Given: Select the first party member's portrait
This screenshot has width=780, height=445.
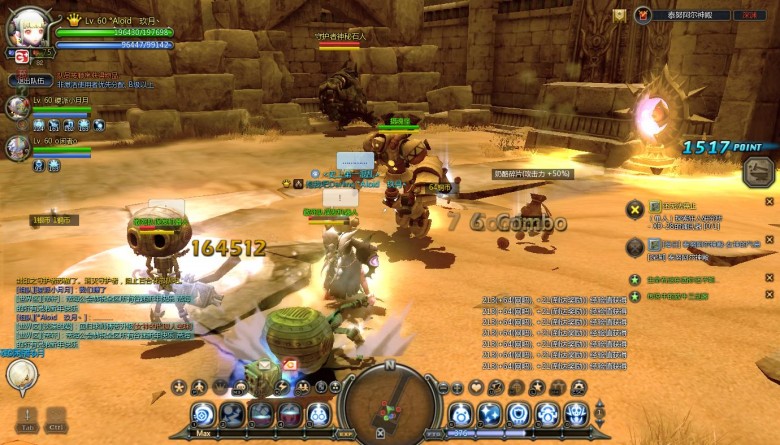Looking at the screenshot, I should 17,107.
